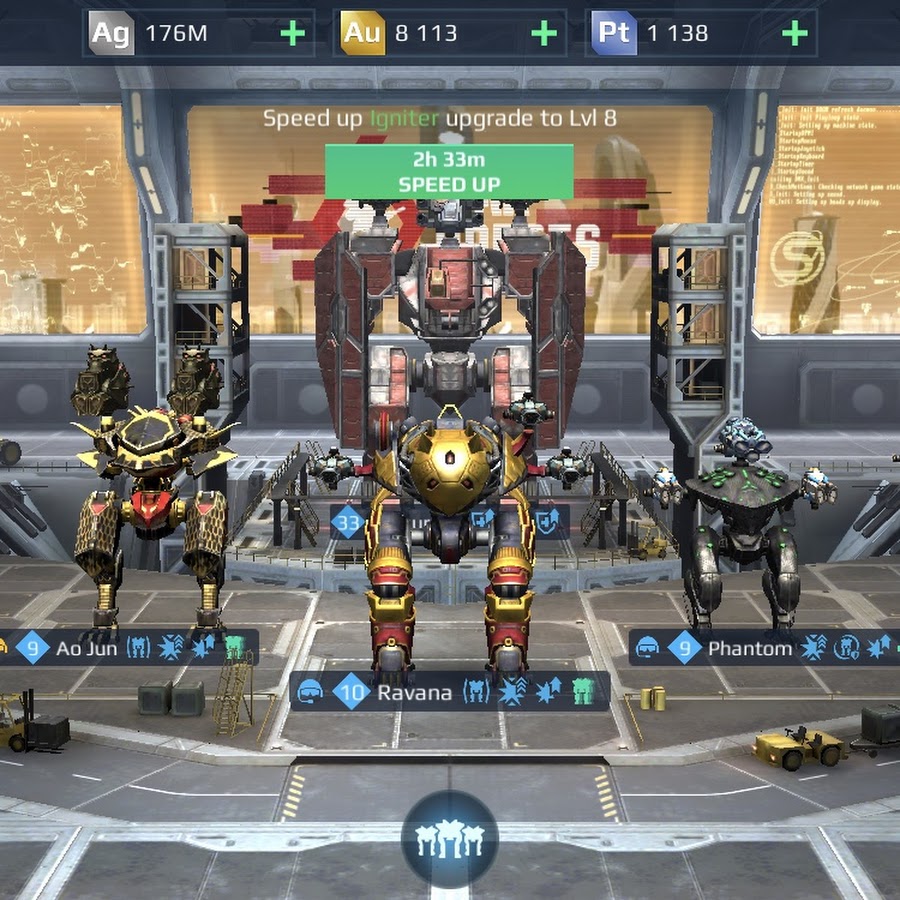Select the Ravana robot label
900x900 pixels.
(x=449, y=692)
